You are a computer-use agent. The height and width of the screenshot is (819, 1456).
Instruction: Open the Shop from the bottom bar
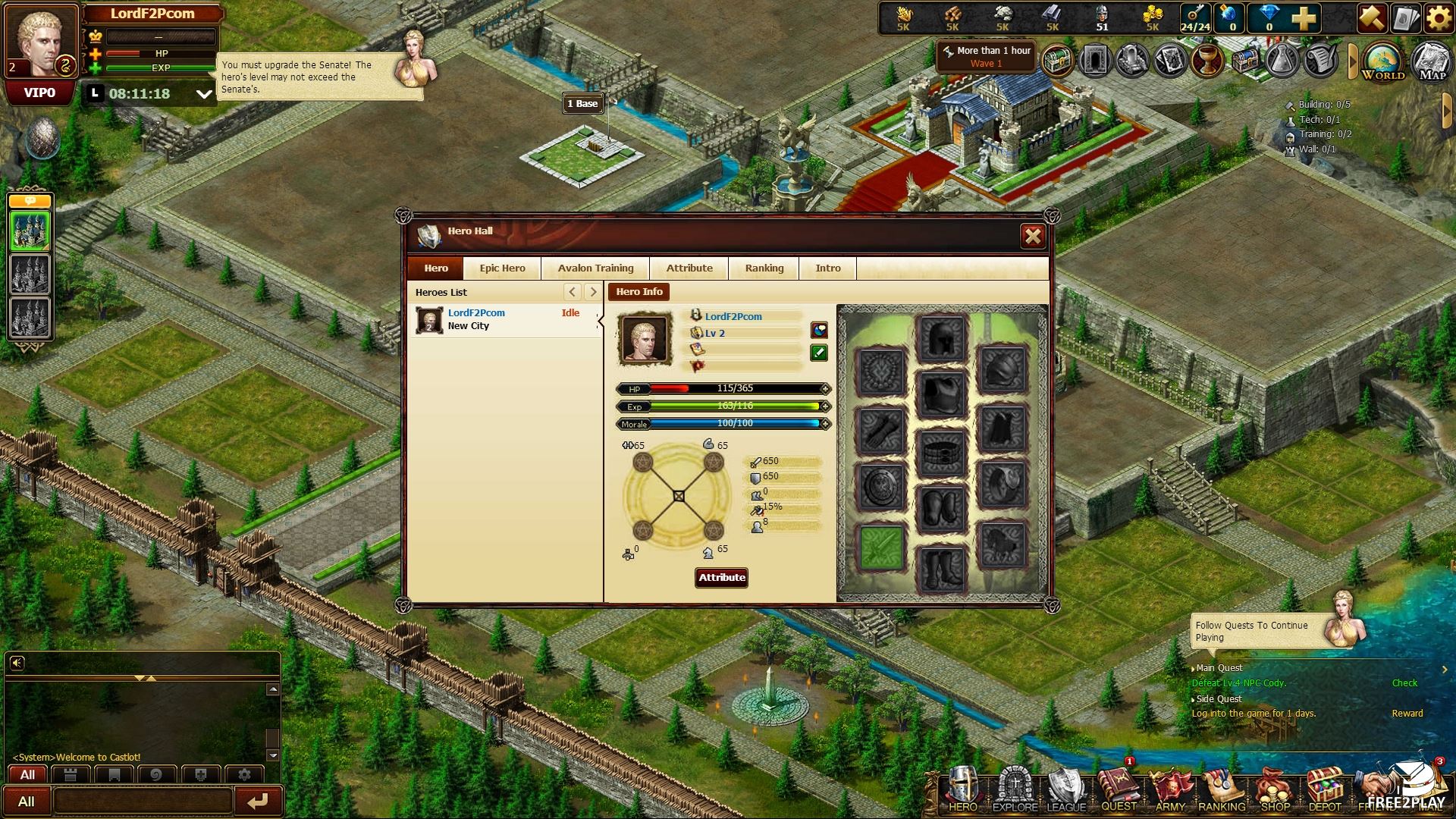point(1275,791)
